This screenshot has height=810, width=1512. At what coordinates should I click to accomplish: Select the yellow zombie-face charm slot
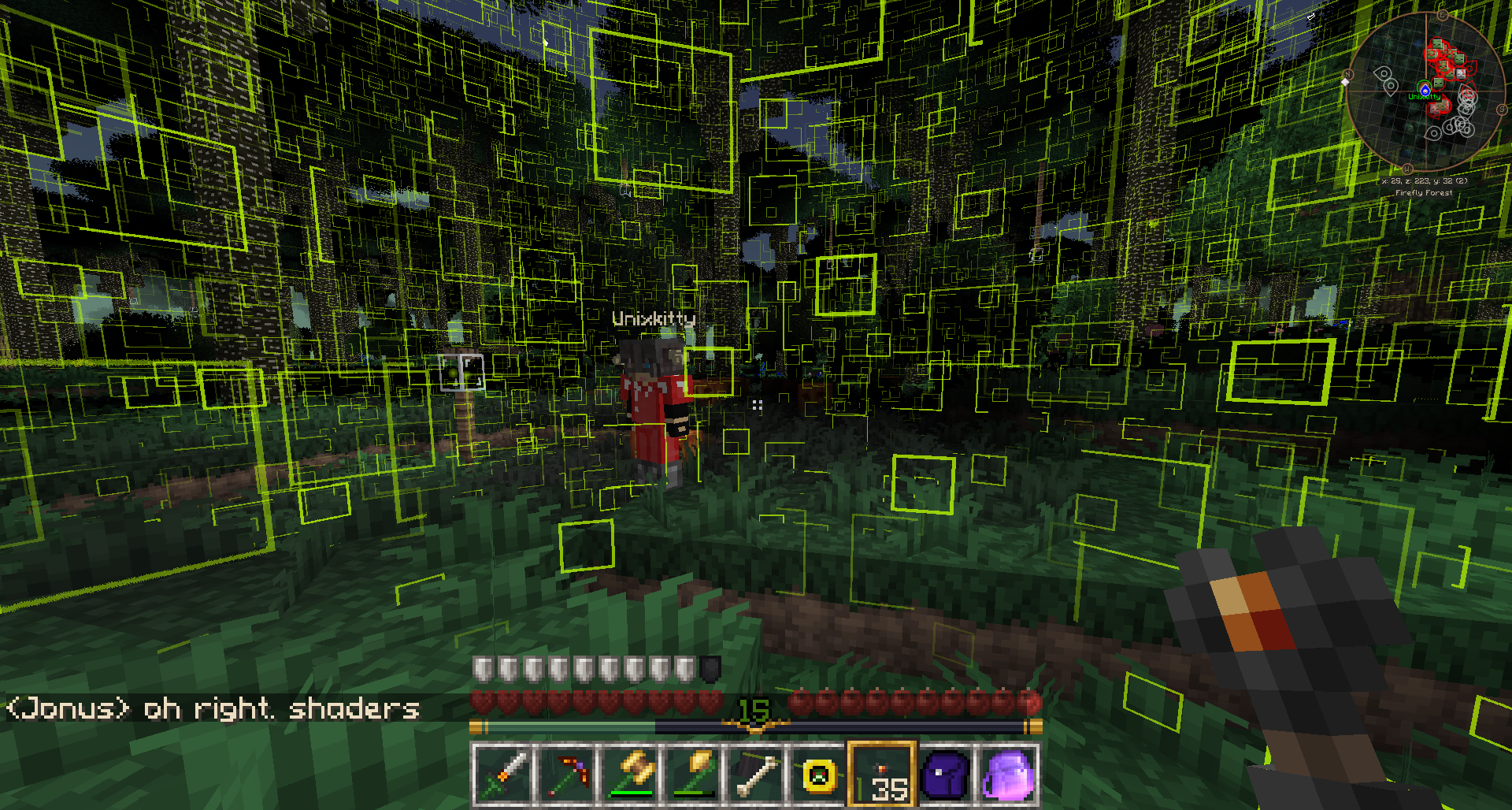[x=819, y=775]
